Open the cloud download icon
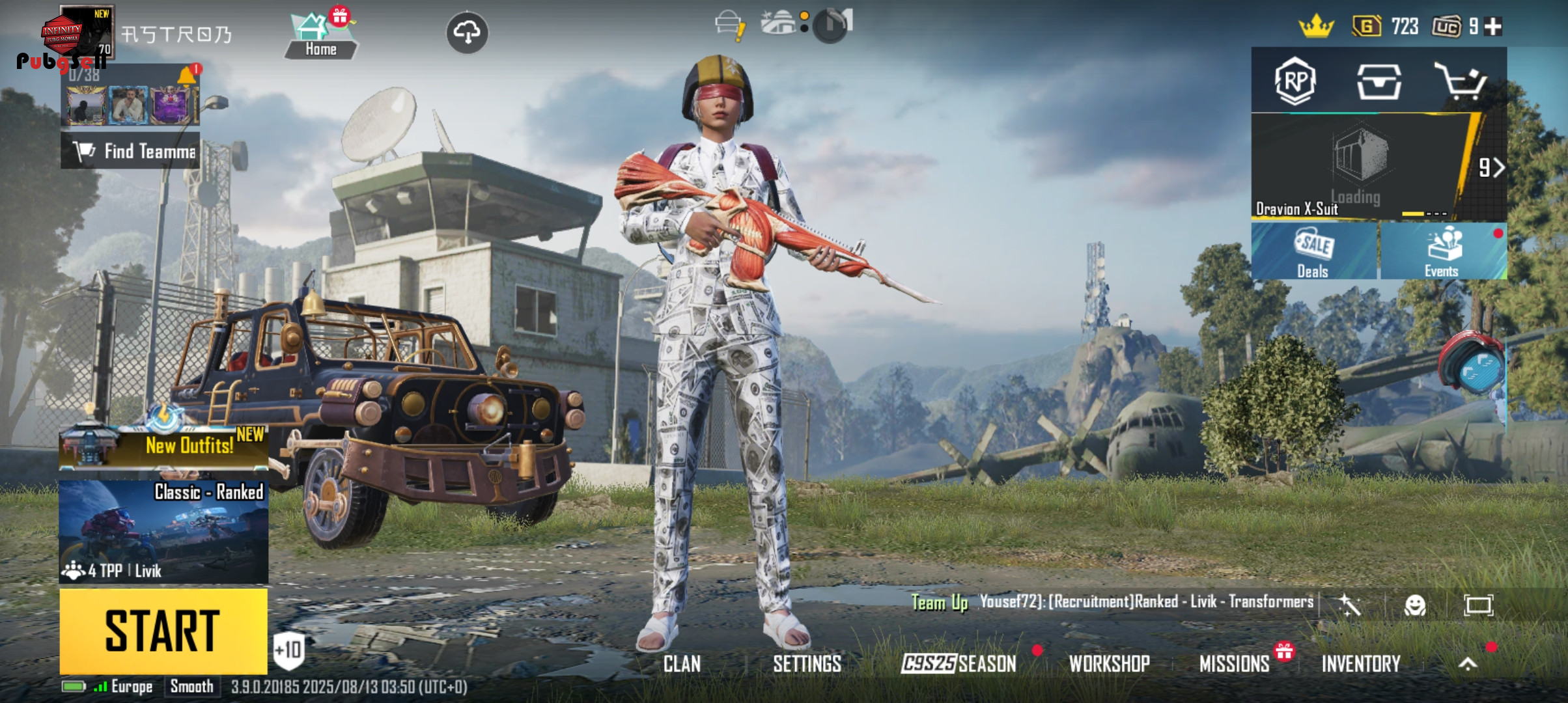The image size is (1568, 703). 467,32
